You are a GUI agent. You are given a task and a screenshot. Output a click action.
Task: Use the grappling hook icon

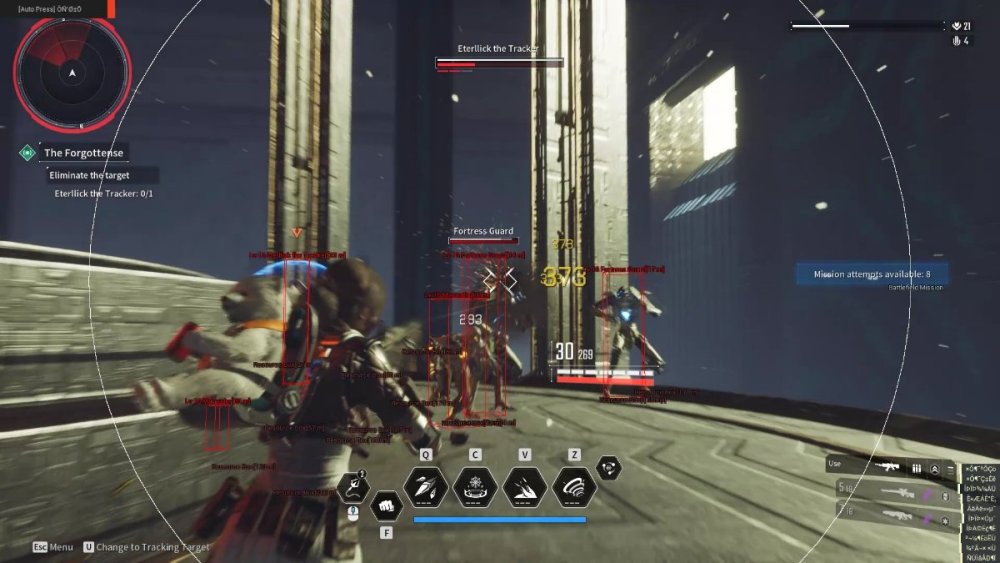(353, 487)
